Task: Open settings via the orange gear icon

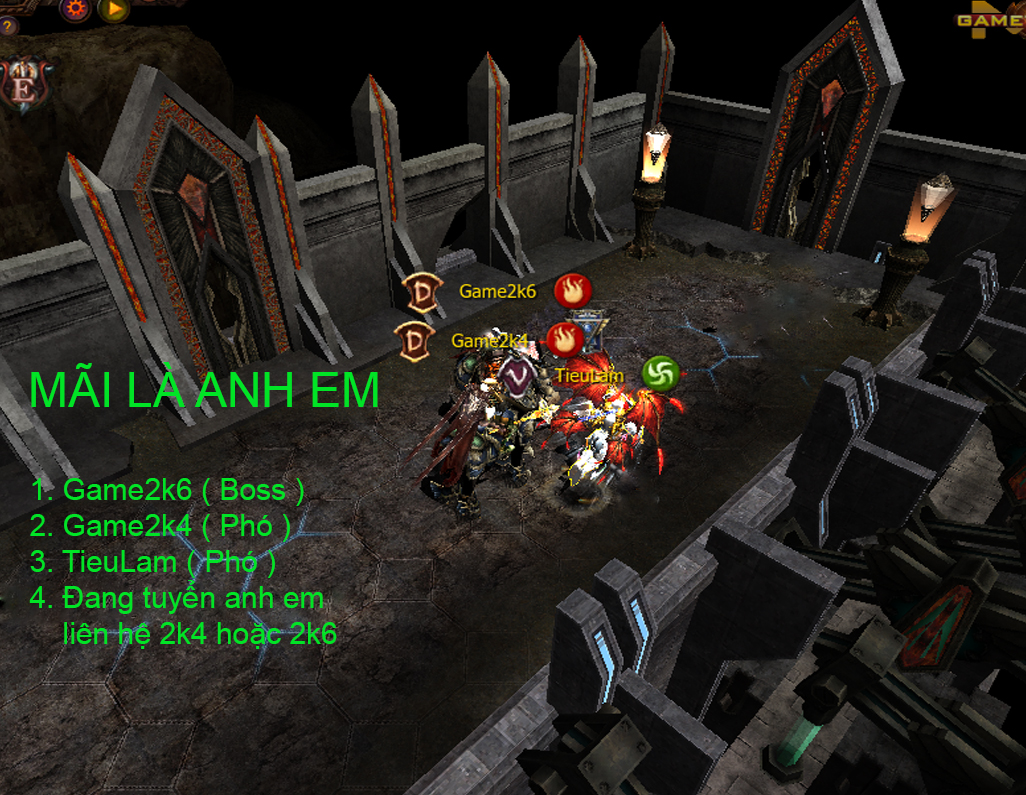Action: point(75,9)
